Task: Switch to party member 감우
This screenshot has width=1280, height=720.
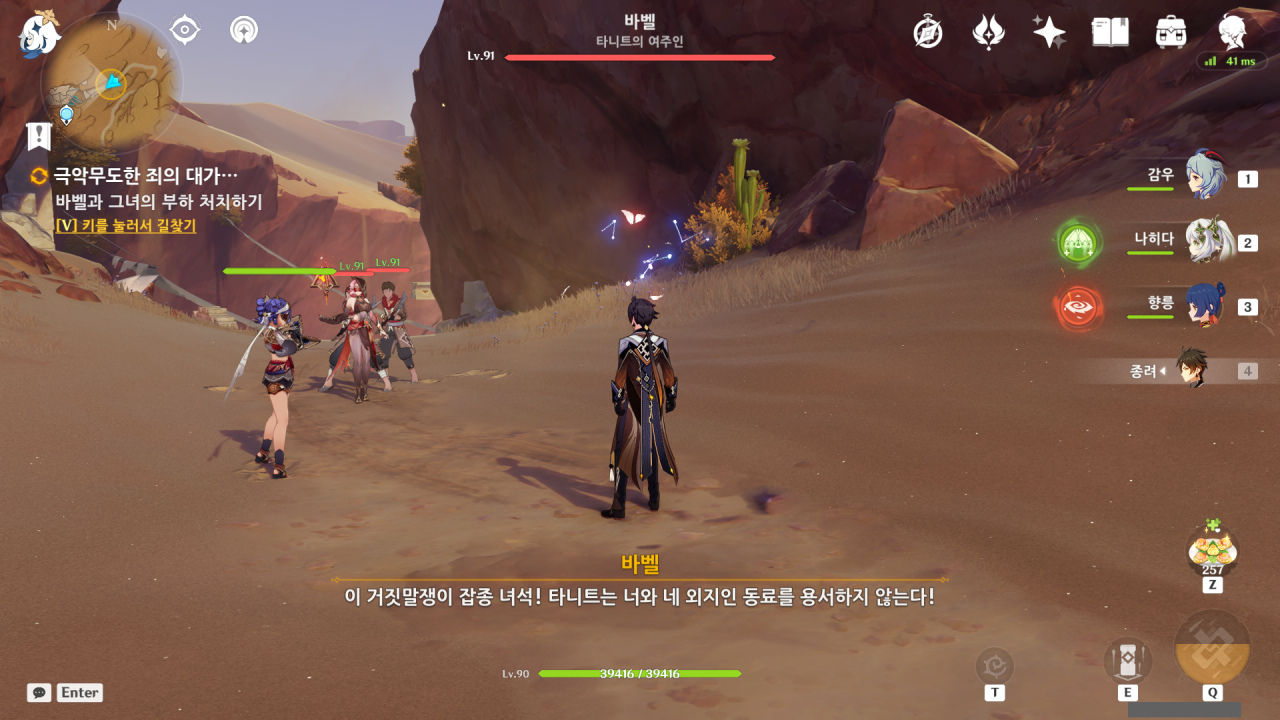Action: click(x=1204, y=177)
